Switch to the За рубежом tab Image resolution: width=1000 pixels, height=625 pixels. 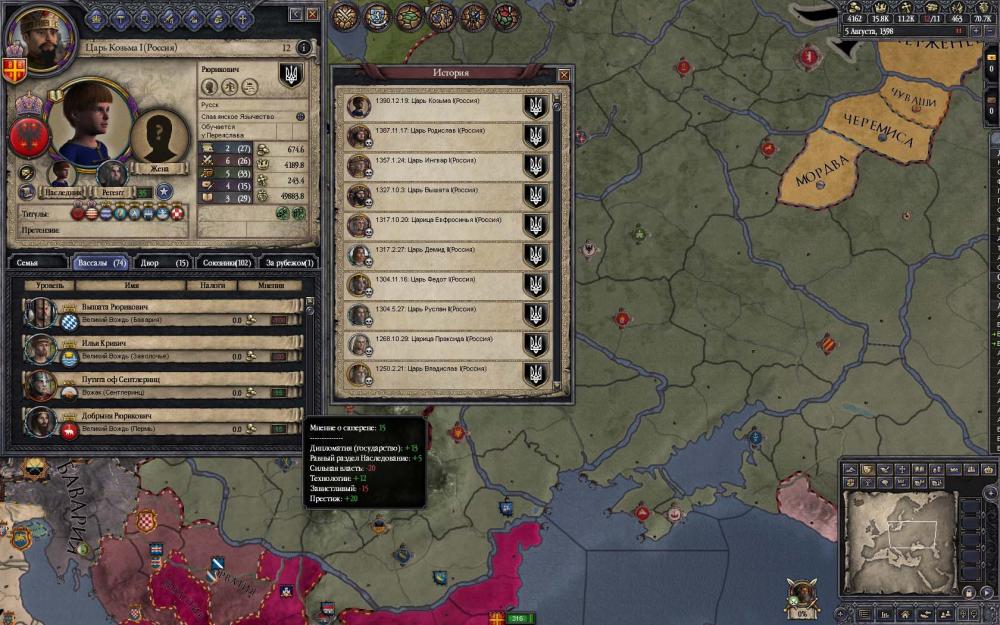tap(288, 263)
